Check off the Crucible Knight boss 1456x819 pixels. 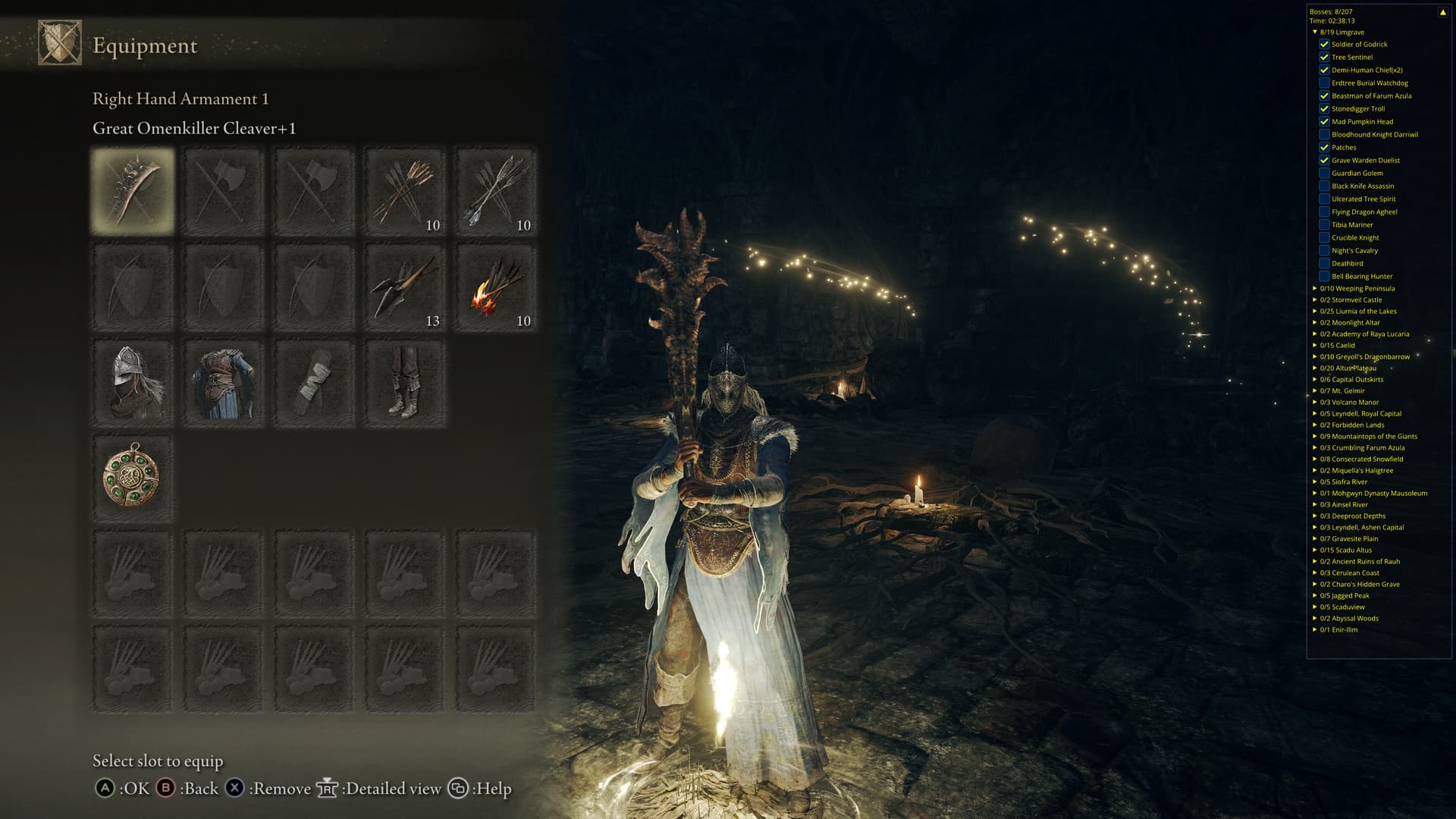(x=1324, y=237)
